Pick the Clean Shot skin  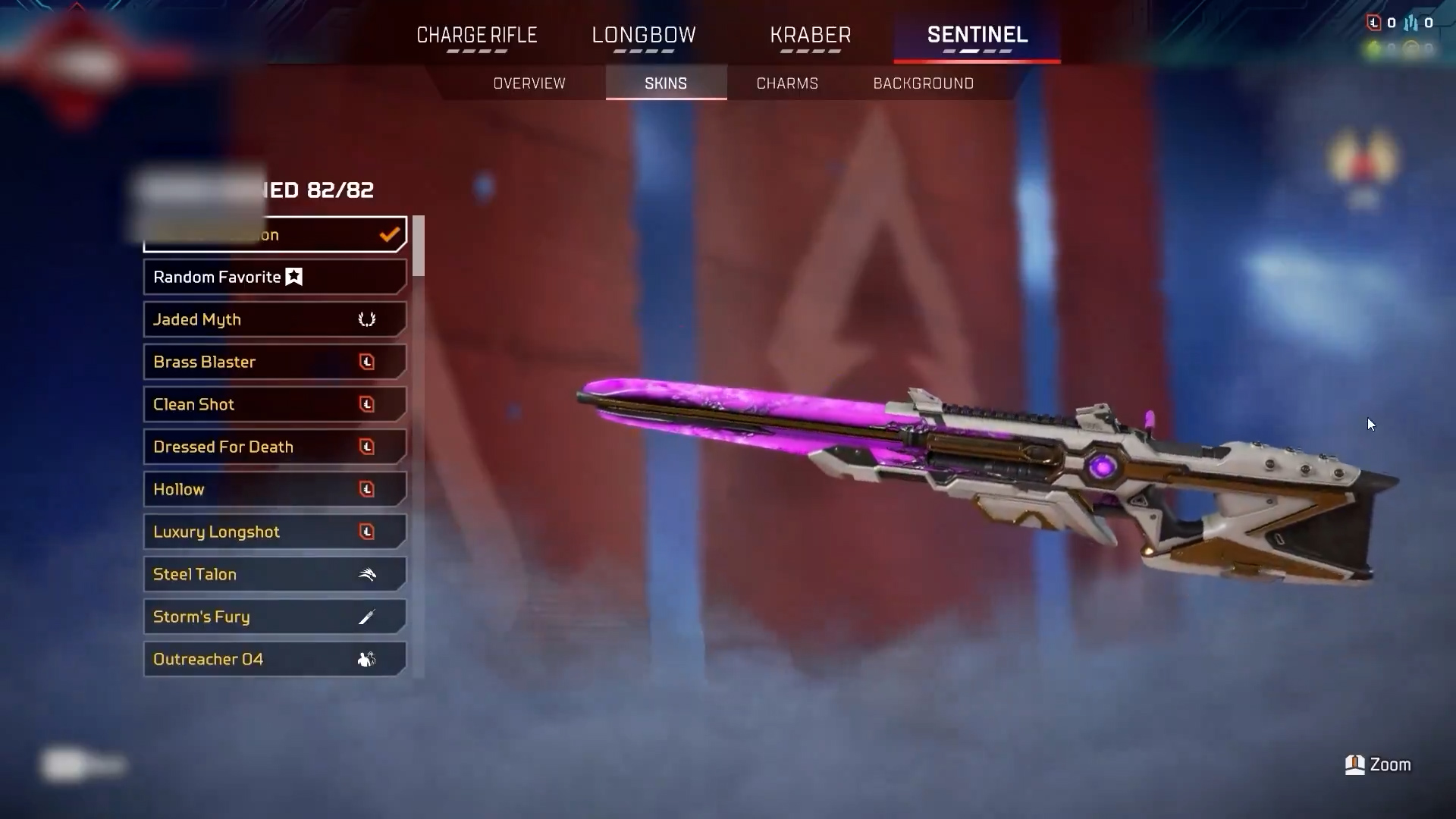[x=275, y=405]
